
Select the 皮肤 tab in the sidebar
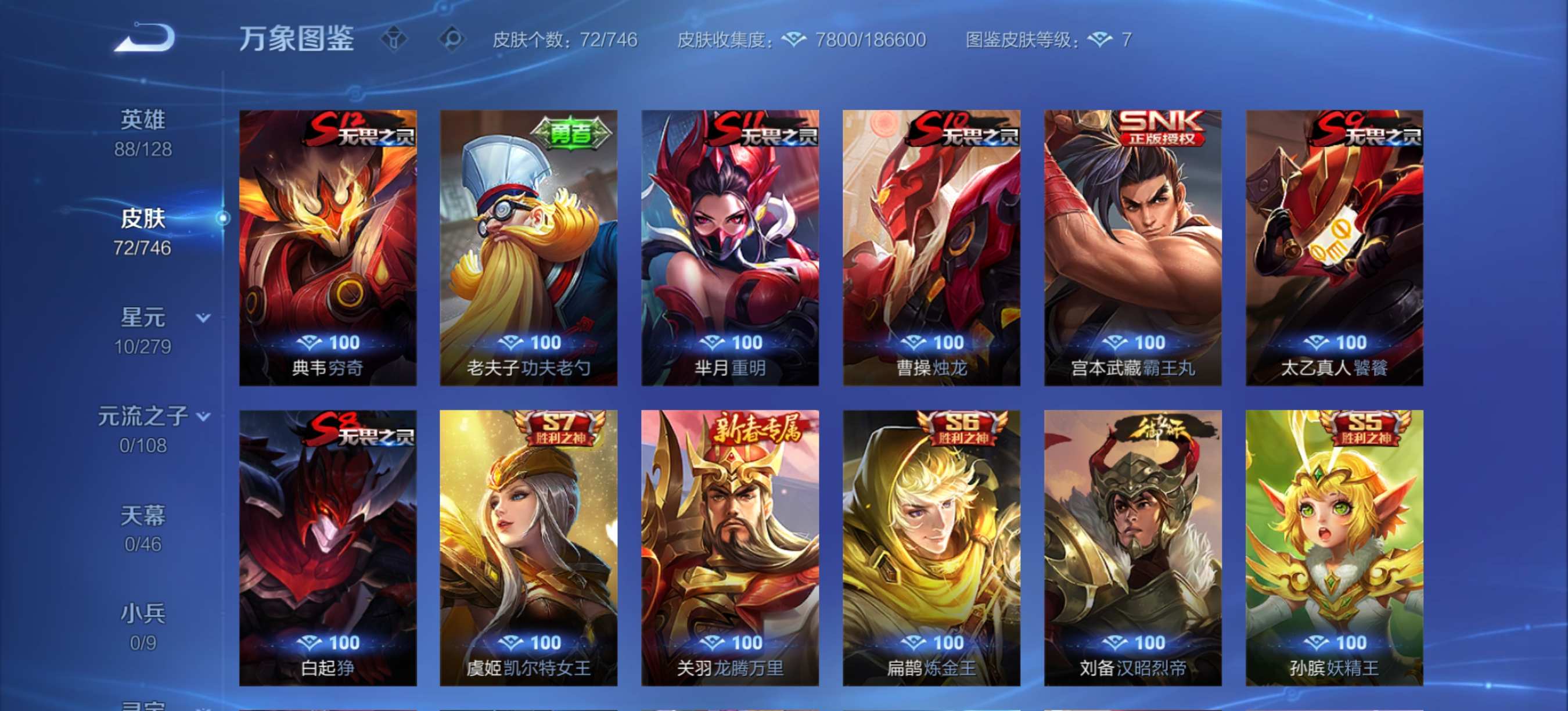[x=141, y=218]
